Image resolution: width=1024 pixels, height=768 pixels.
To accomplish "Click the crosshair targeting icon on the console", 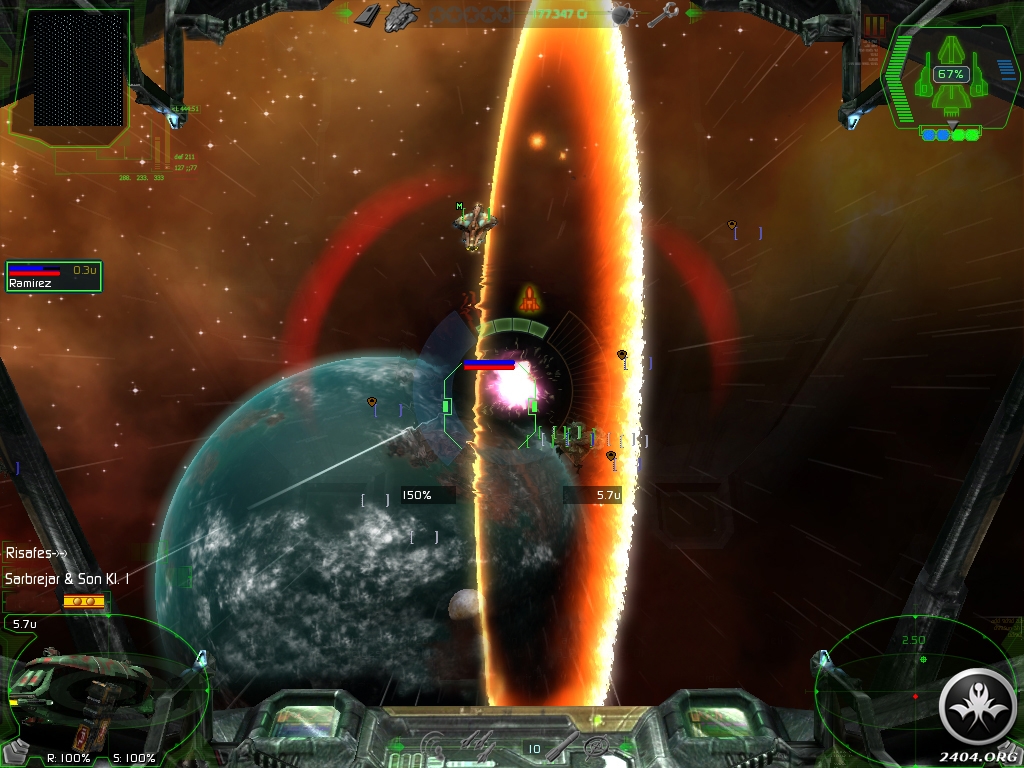I will coord(598,746).
